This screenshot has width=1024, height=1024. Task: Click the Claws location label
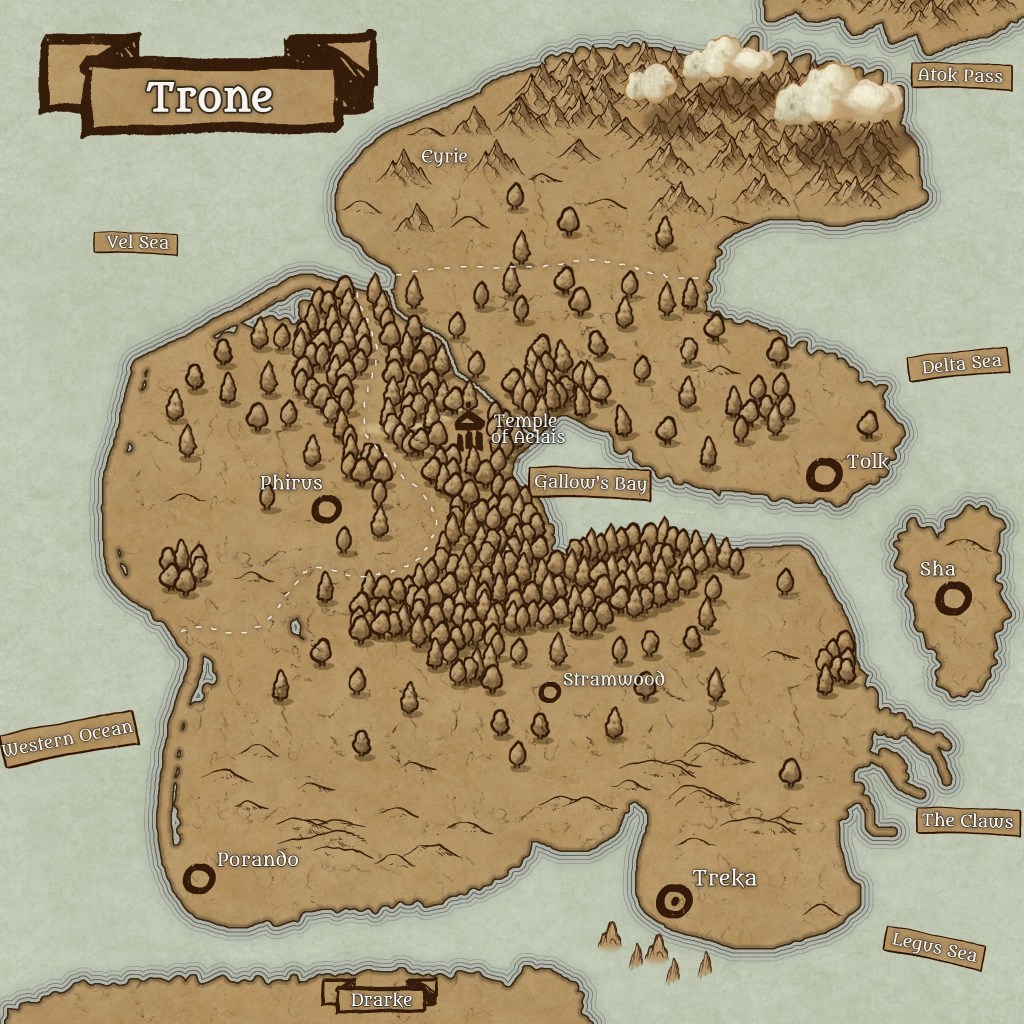point(967,821)
